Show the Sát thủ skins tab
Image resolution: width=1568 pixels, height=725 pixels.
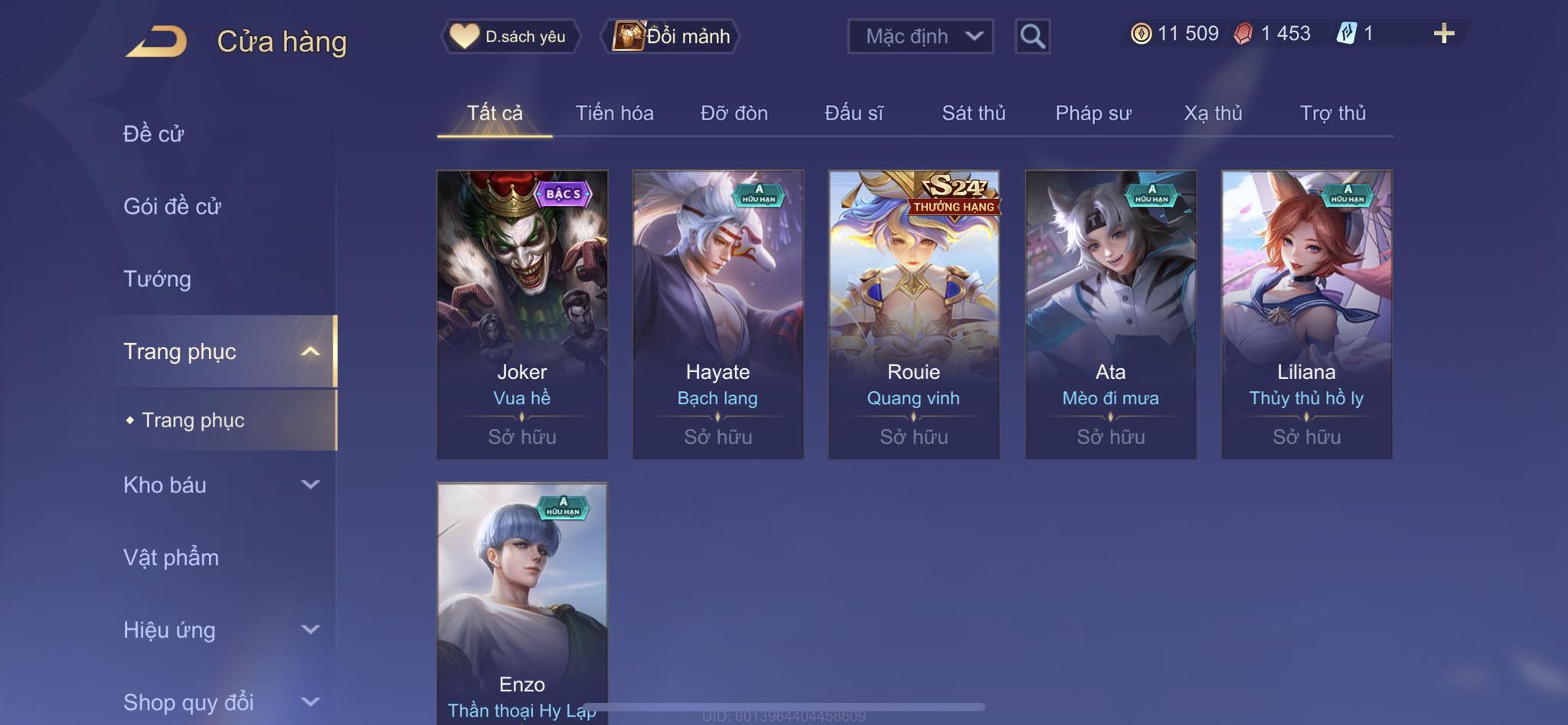click(973, 113)
